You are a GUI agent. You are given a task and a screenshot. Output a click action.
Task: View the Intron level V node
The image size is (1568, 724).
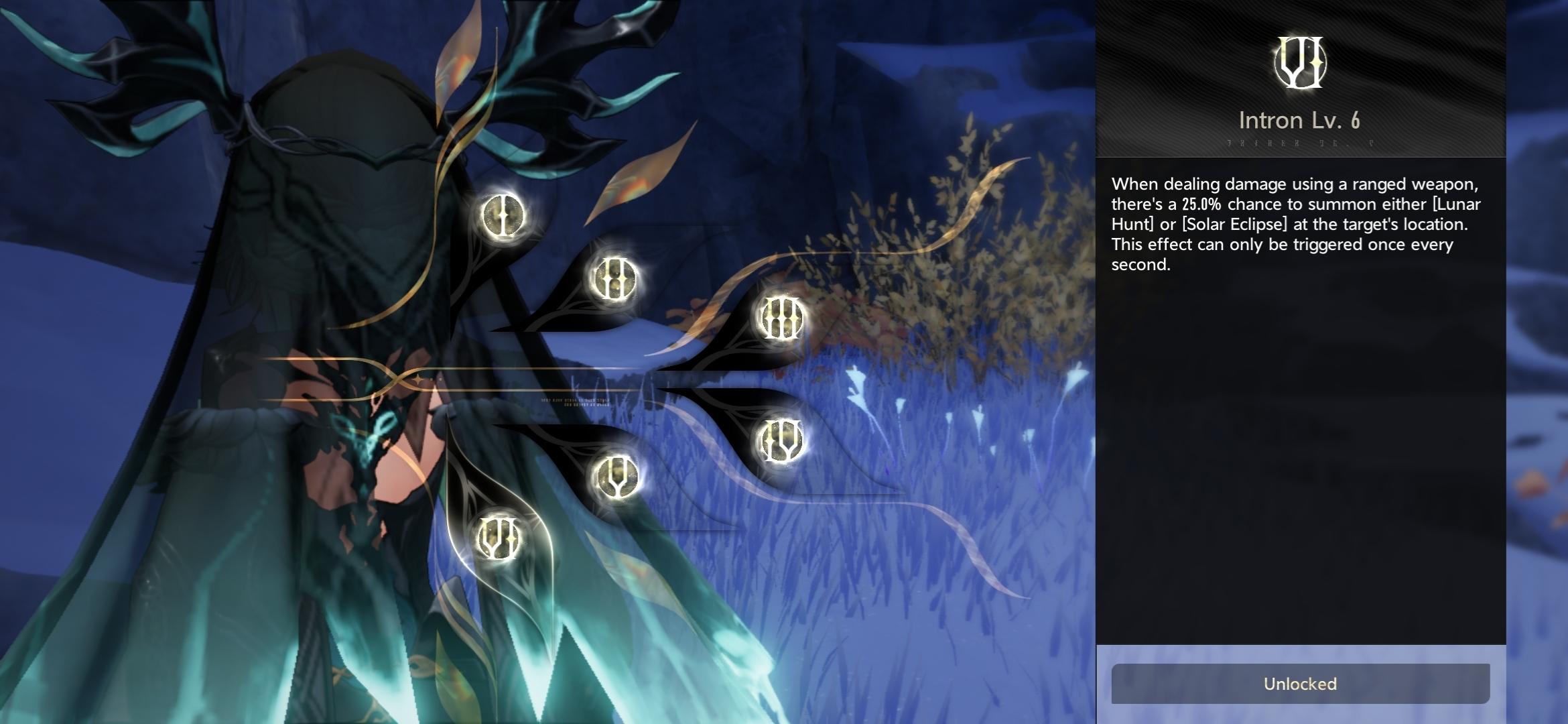[614, 477]
